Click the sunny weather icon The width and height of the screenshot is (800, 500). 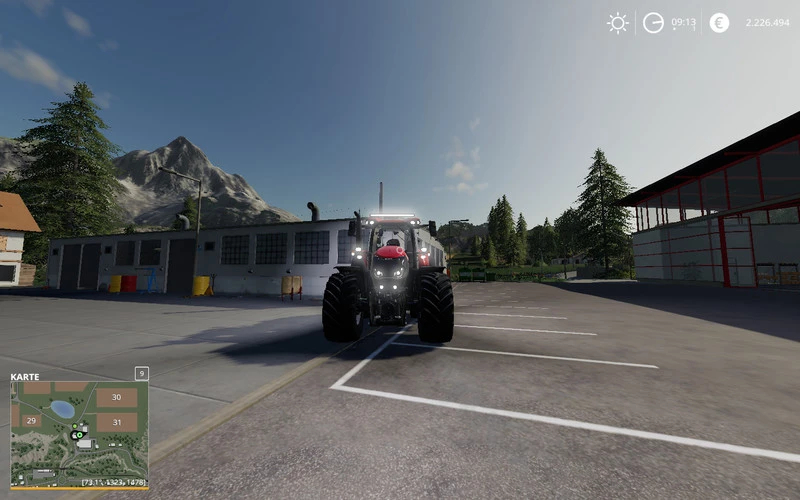pyautogui.click(x=618, y=23)
